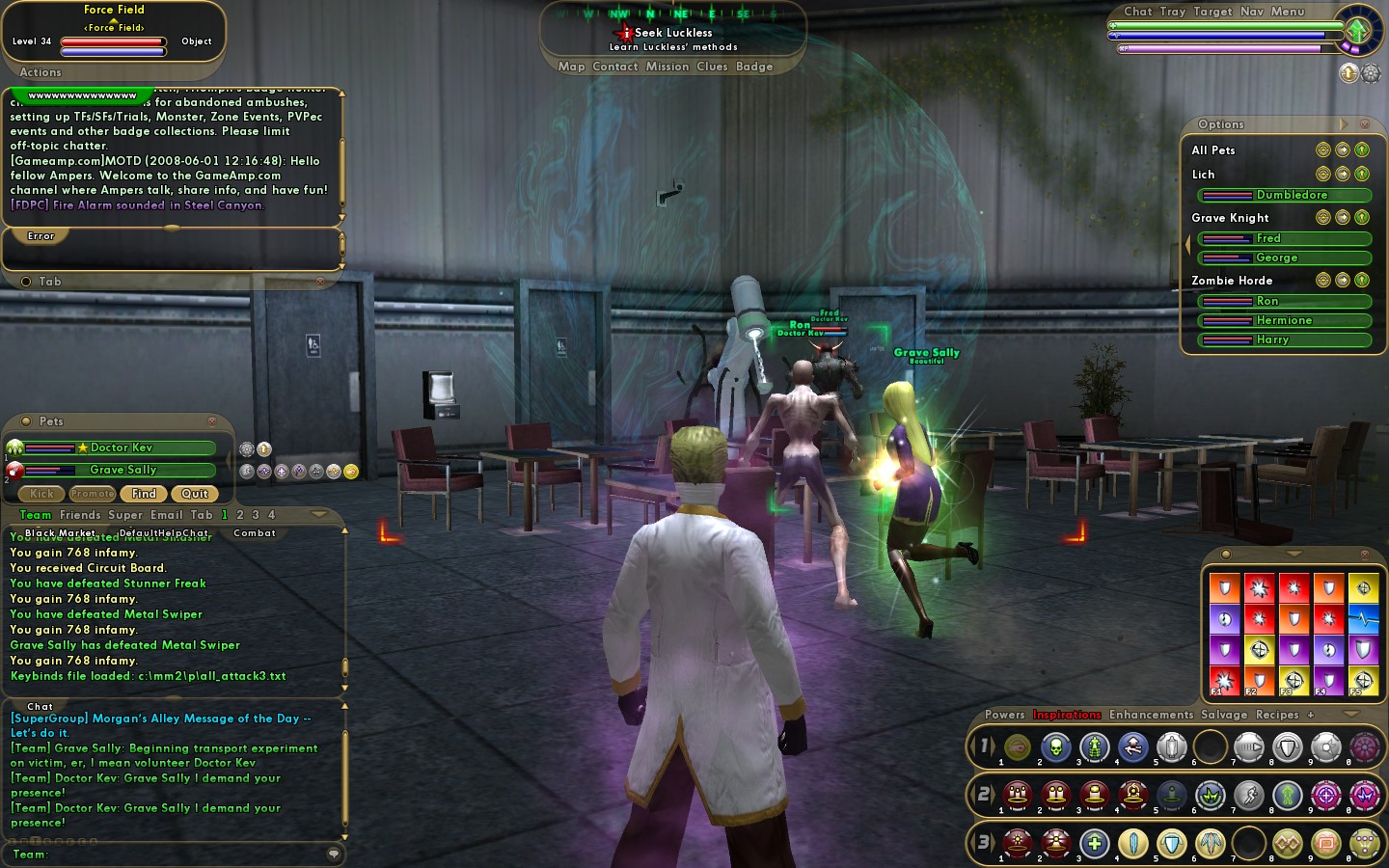This screenshot has width=1389, height=868.
Task: Open the Combat chat tab
Action: 255,533
